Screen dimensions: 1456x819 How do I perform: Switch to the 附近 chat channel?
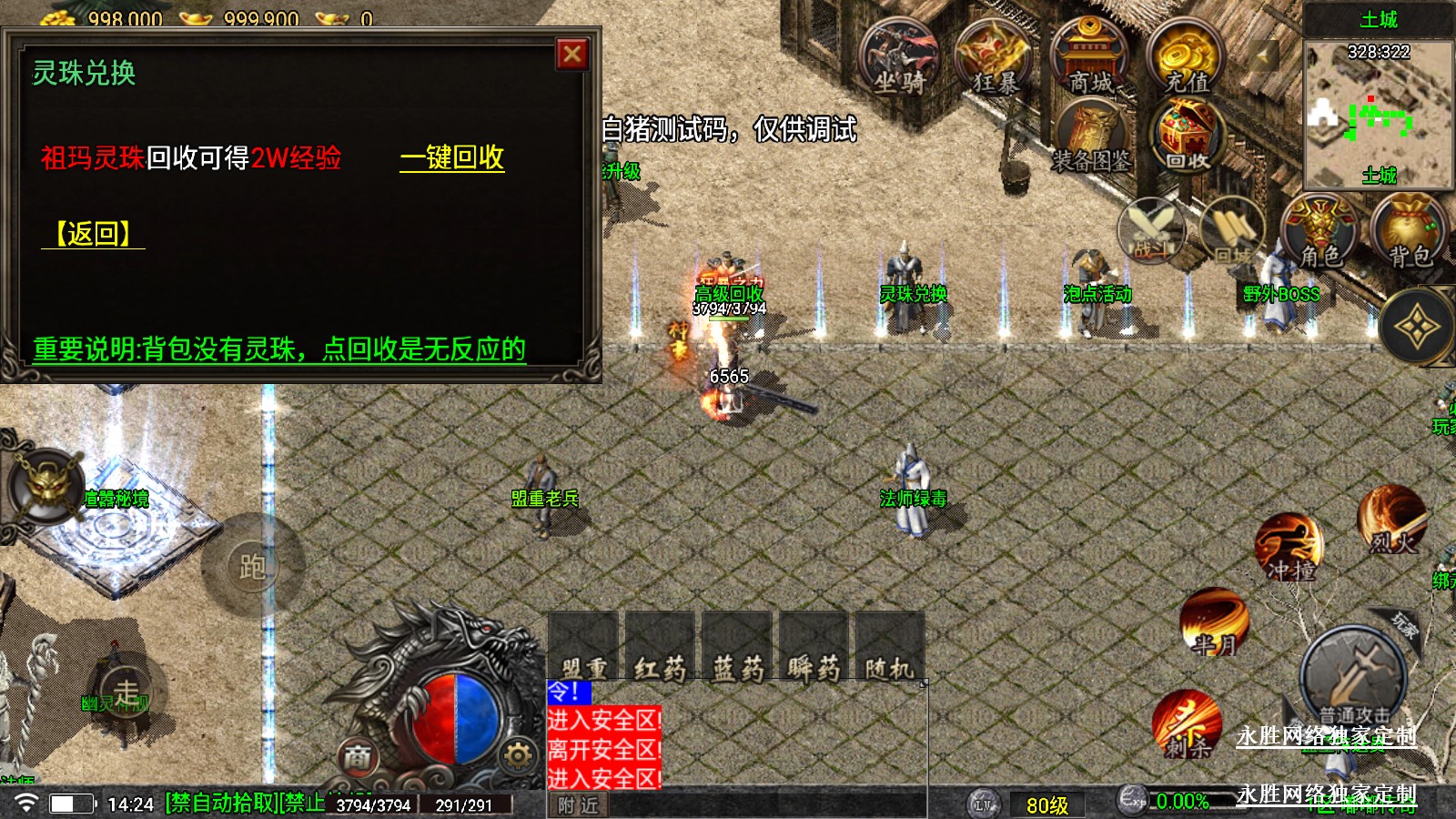(x=579, y=805)
